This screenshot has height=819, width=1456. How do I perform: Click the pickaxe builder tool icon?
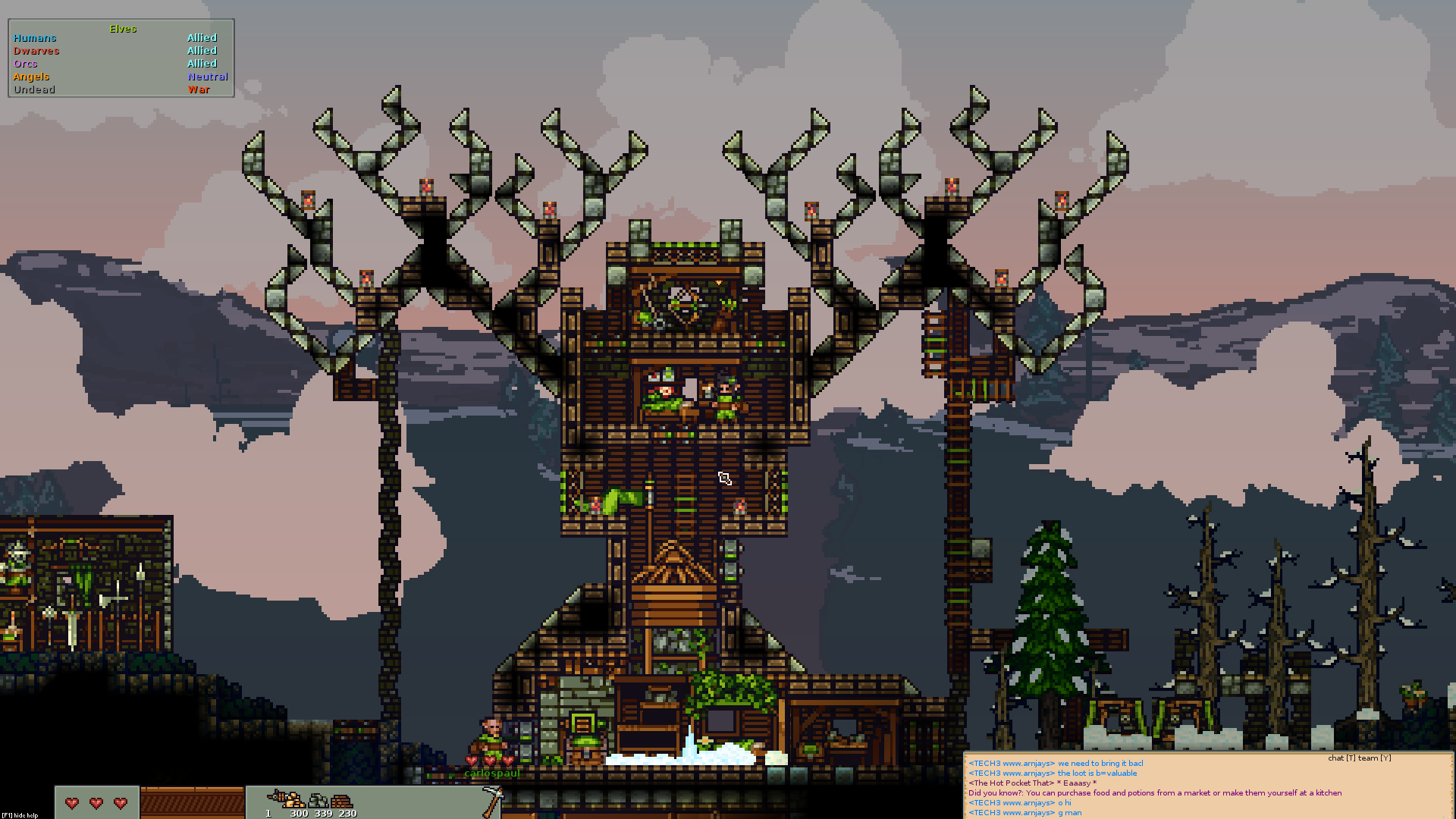(493, 800)
